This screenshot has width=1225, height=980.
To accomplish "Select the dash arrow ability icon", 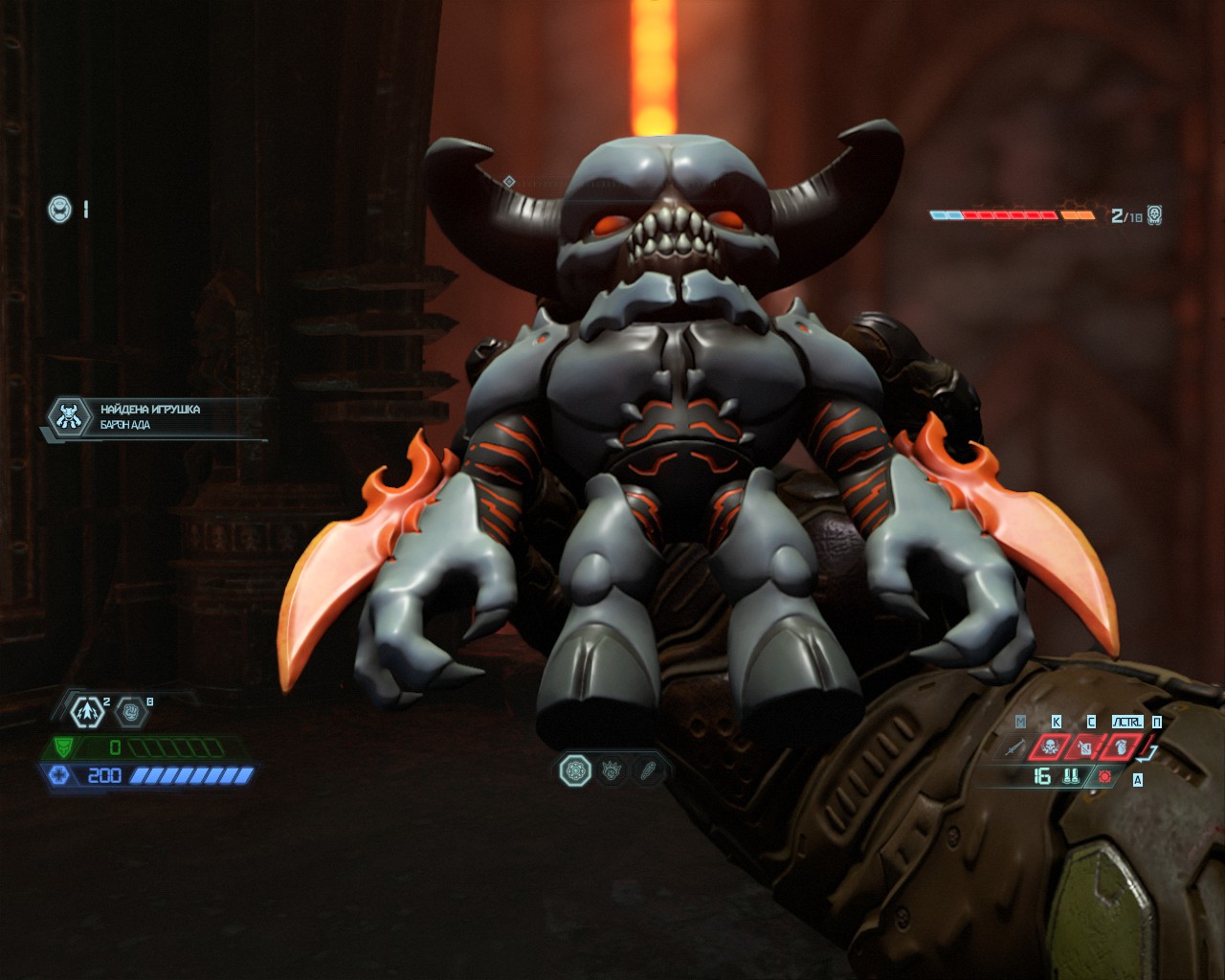I will point(85,711).
